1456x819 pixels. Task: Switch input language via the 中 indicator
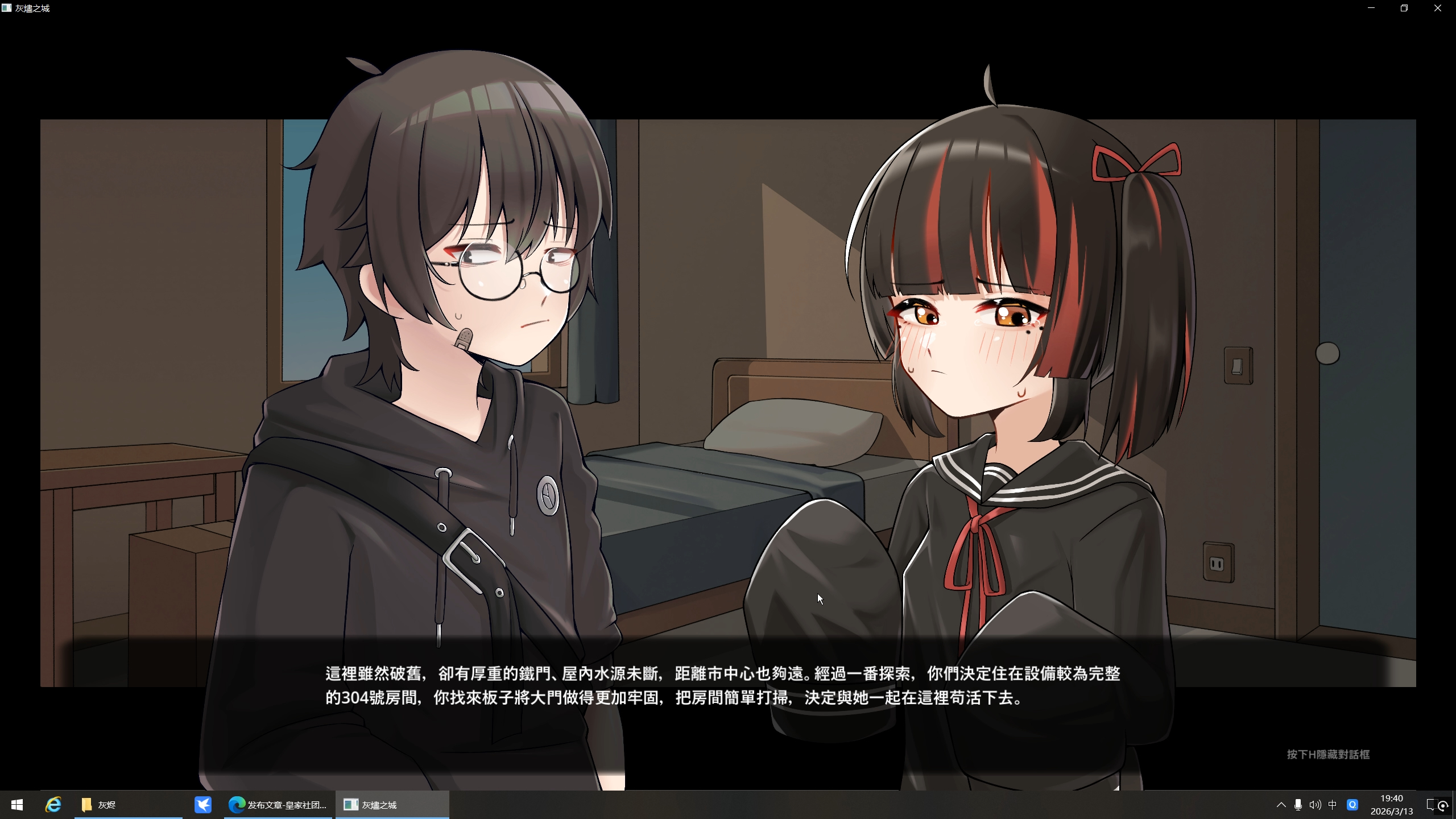coord(1333,805)
